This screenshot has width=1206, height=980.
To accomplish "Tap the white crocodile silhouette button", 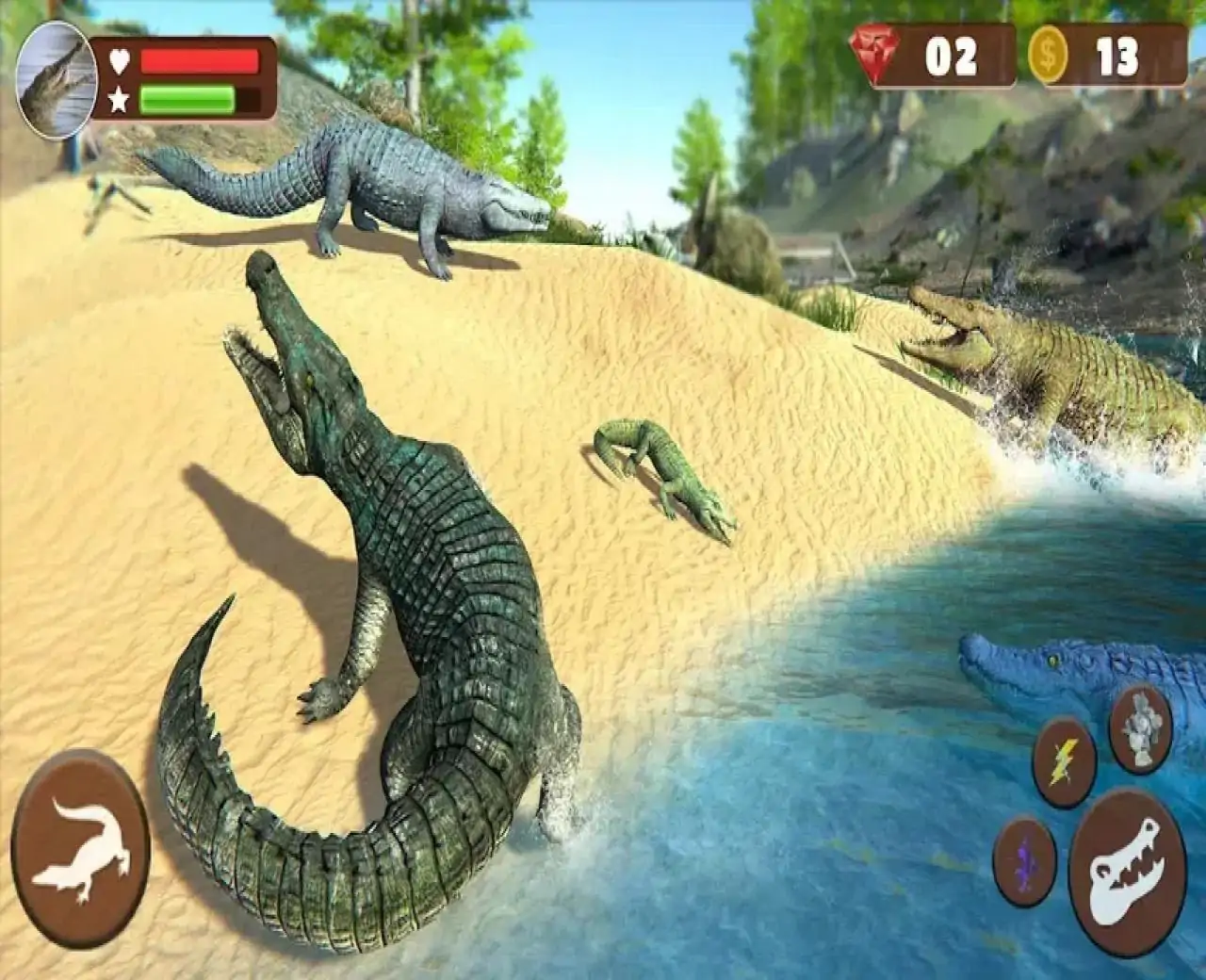I will pos(81,841).
